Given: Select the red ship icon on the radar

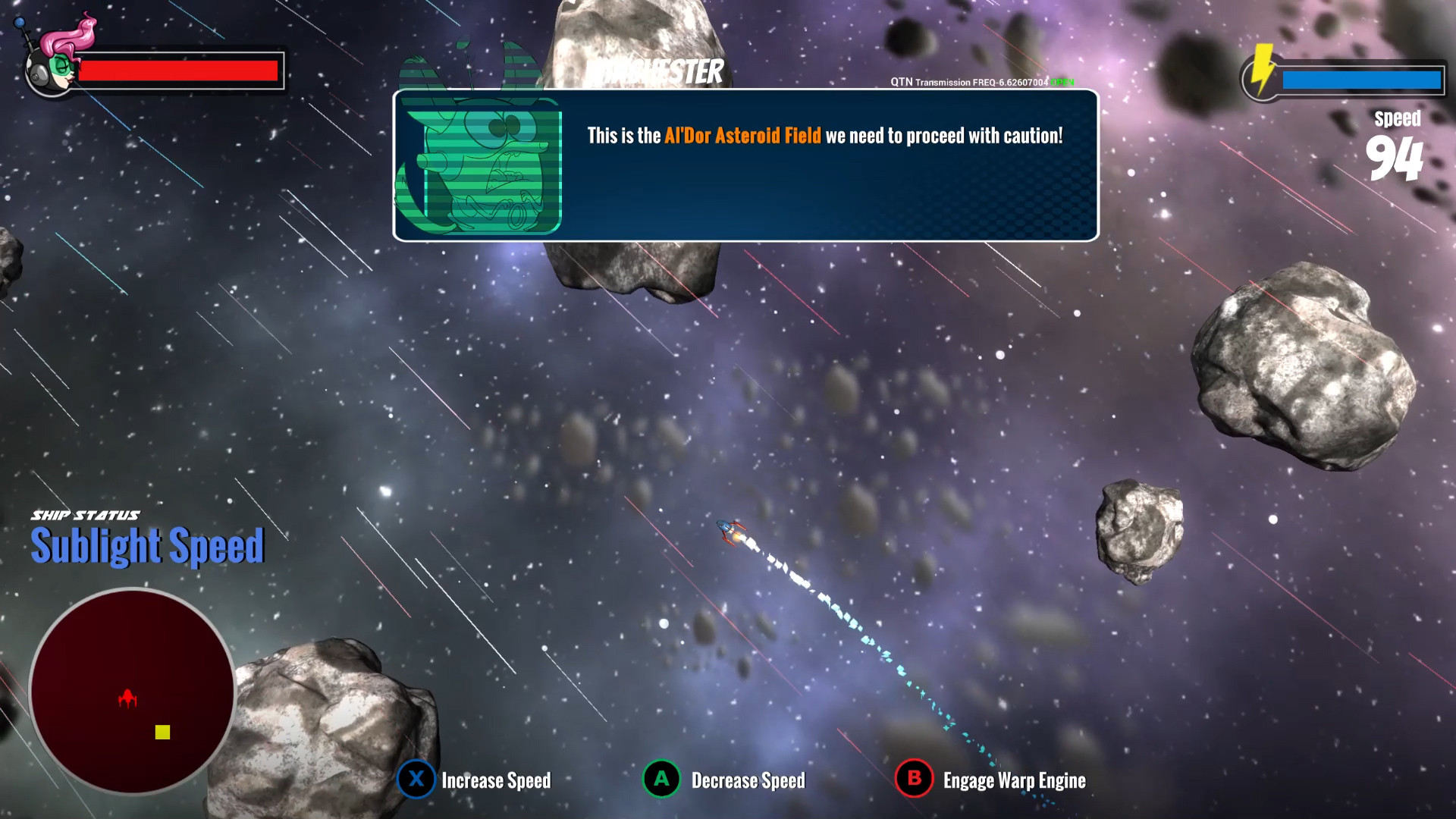Looking at the screenshot, I should 127,698.
